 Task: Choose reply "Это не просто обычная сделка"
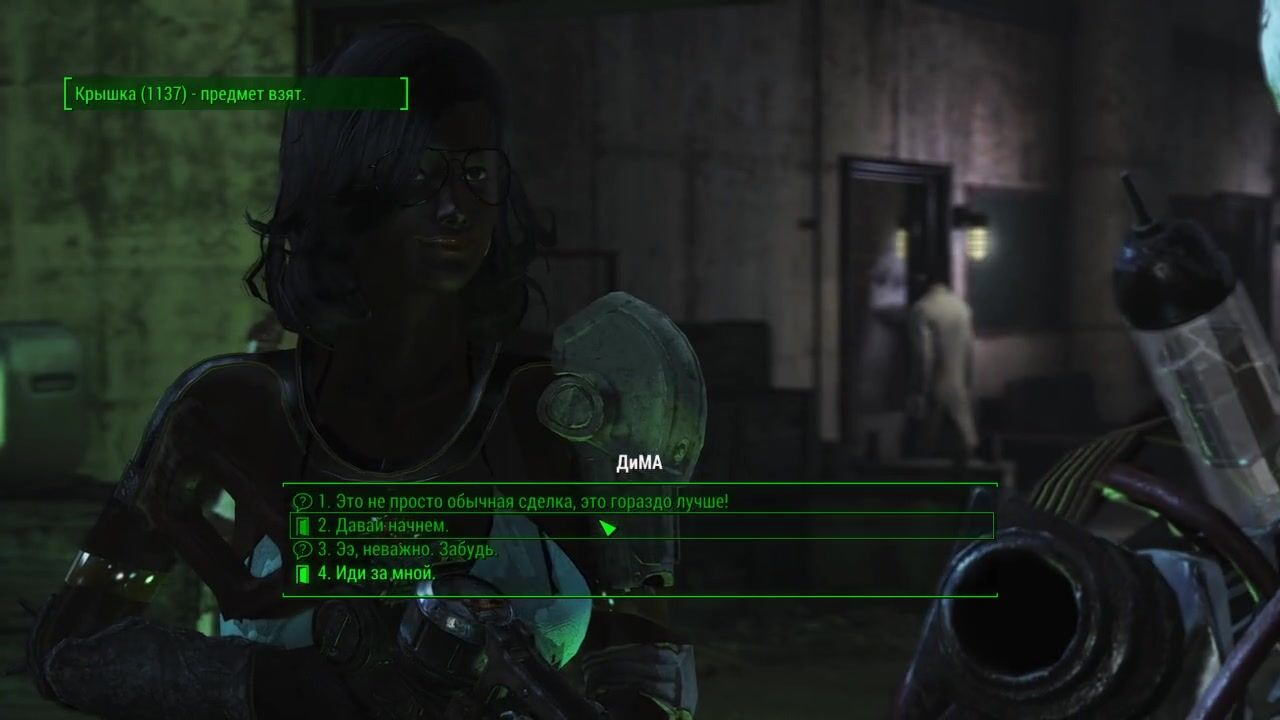coord(523,502)
